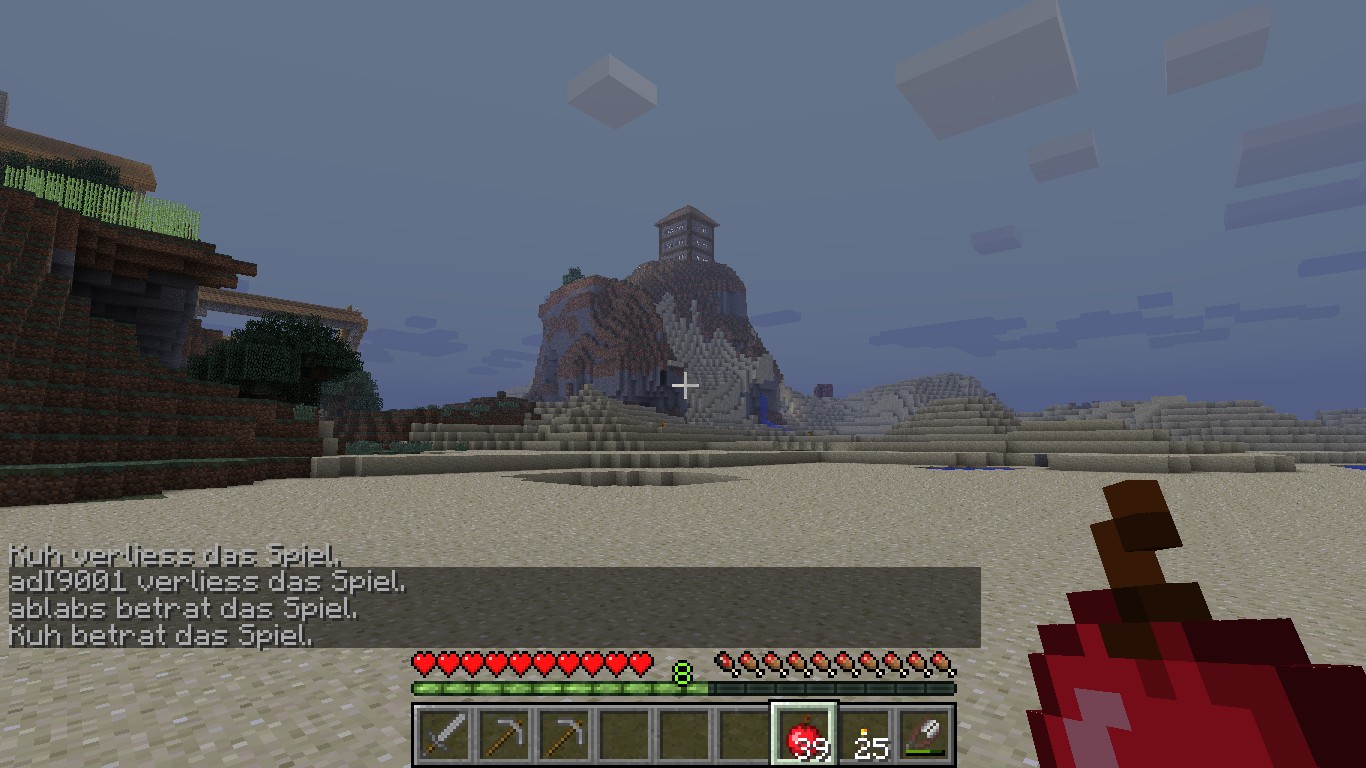This screenshot has width=1366, height=768.
Task: Switch to the iron shovel slot
Action: point(925,737)
